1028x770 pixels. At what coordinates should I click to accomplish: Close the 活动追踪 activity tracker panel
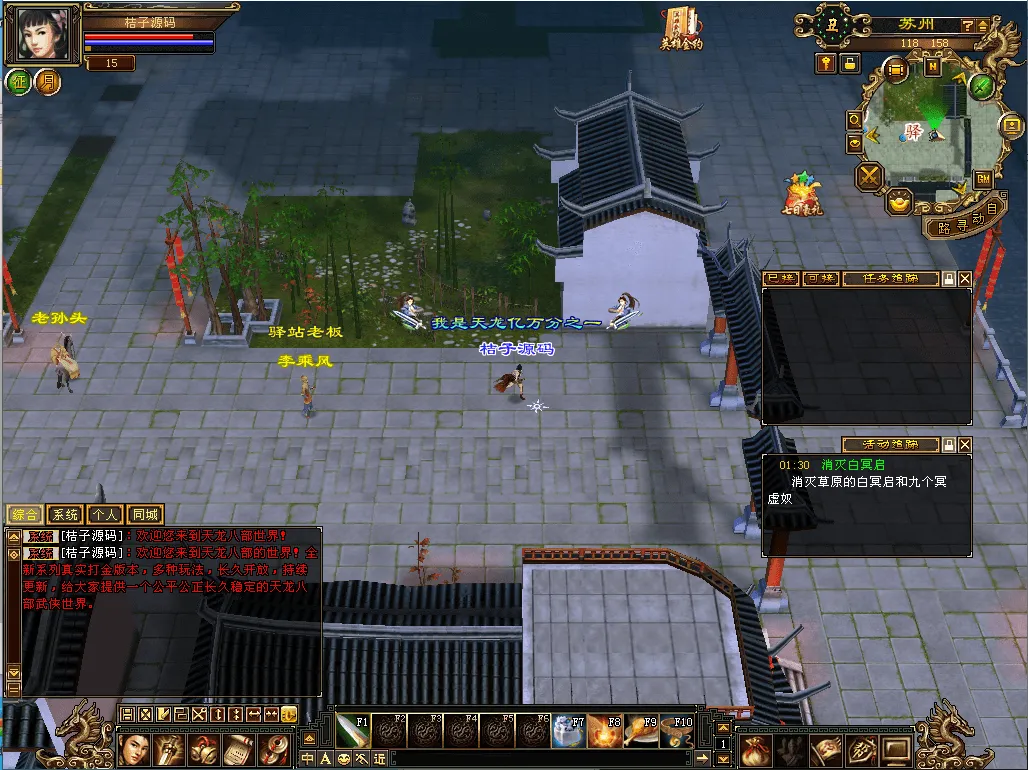click(965, 444)
